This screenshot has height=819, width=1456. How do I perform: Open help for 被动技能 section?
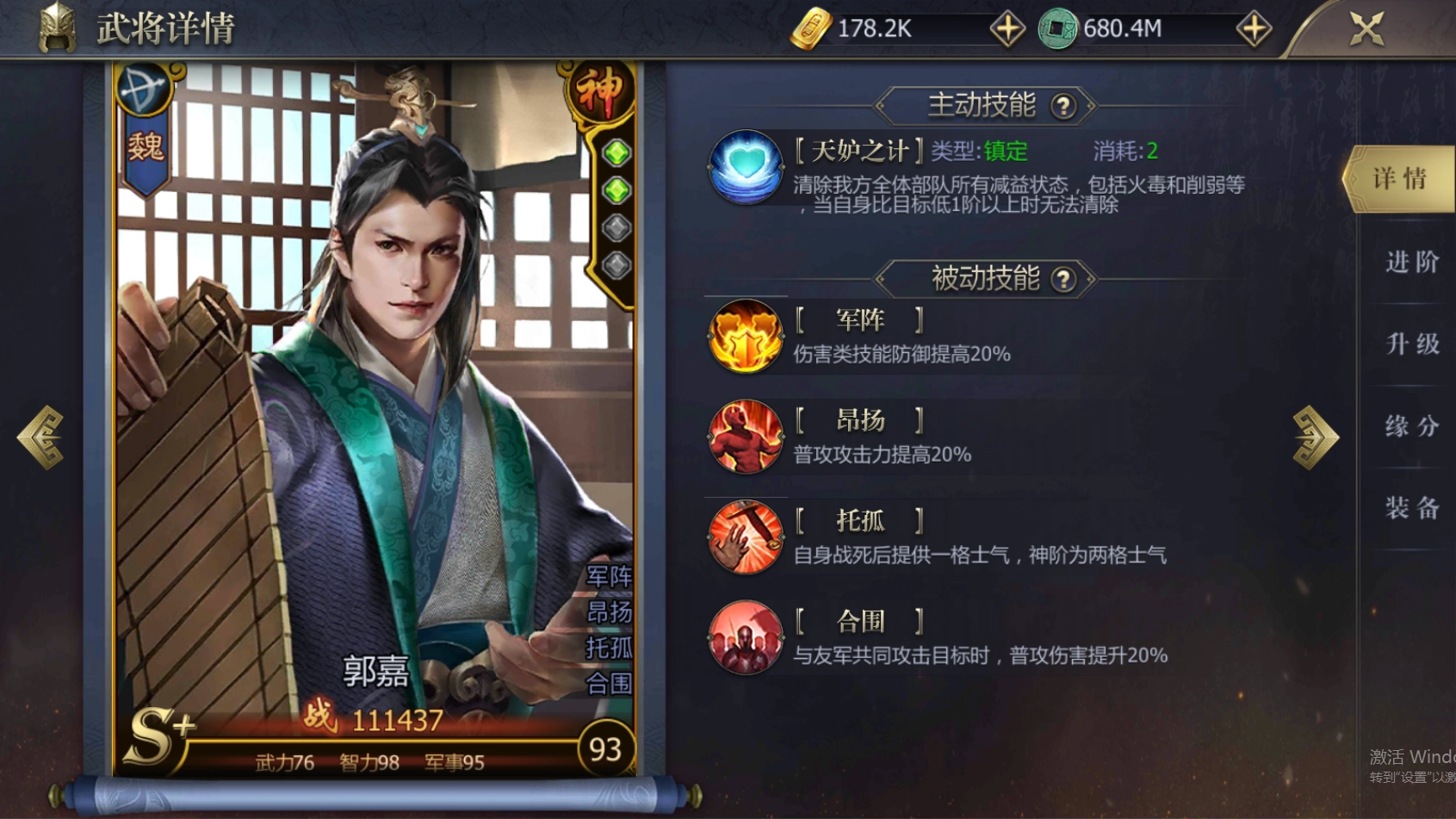pos(1066,278)
